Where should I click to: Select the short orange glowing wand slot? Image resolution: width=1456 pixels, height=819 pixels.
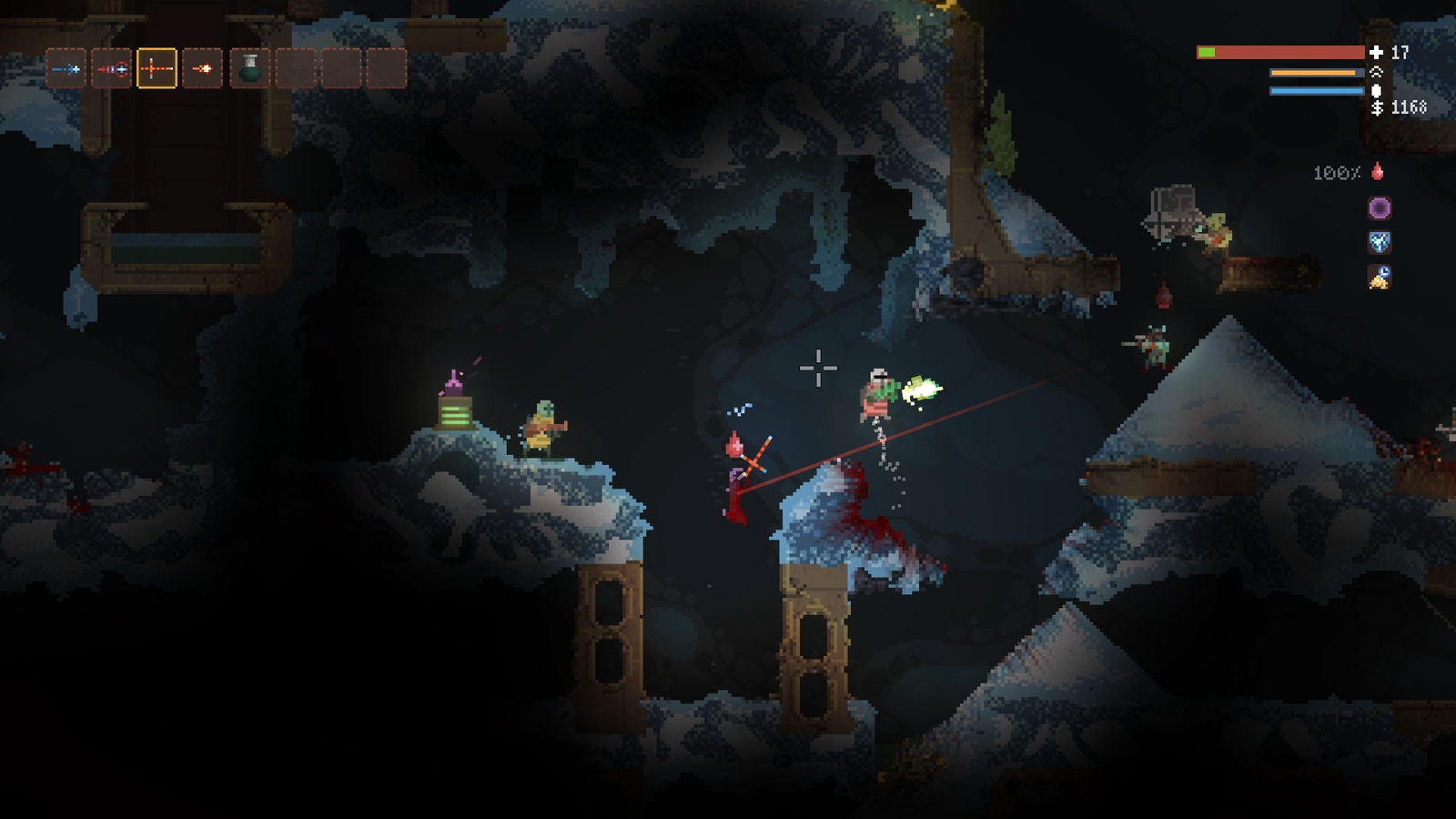[x=202, y=69]
